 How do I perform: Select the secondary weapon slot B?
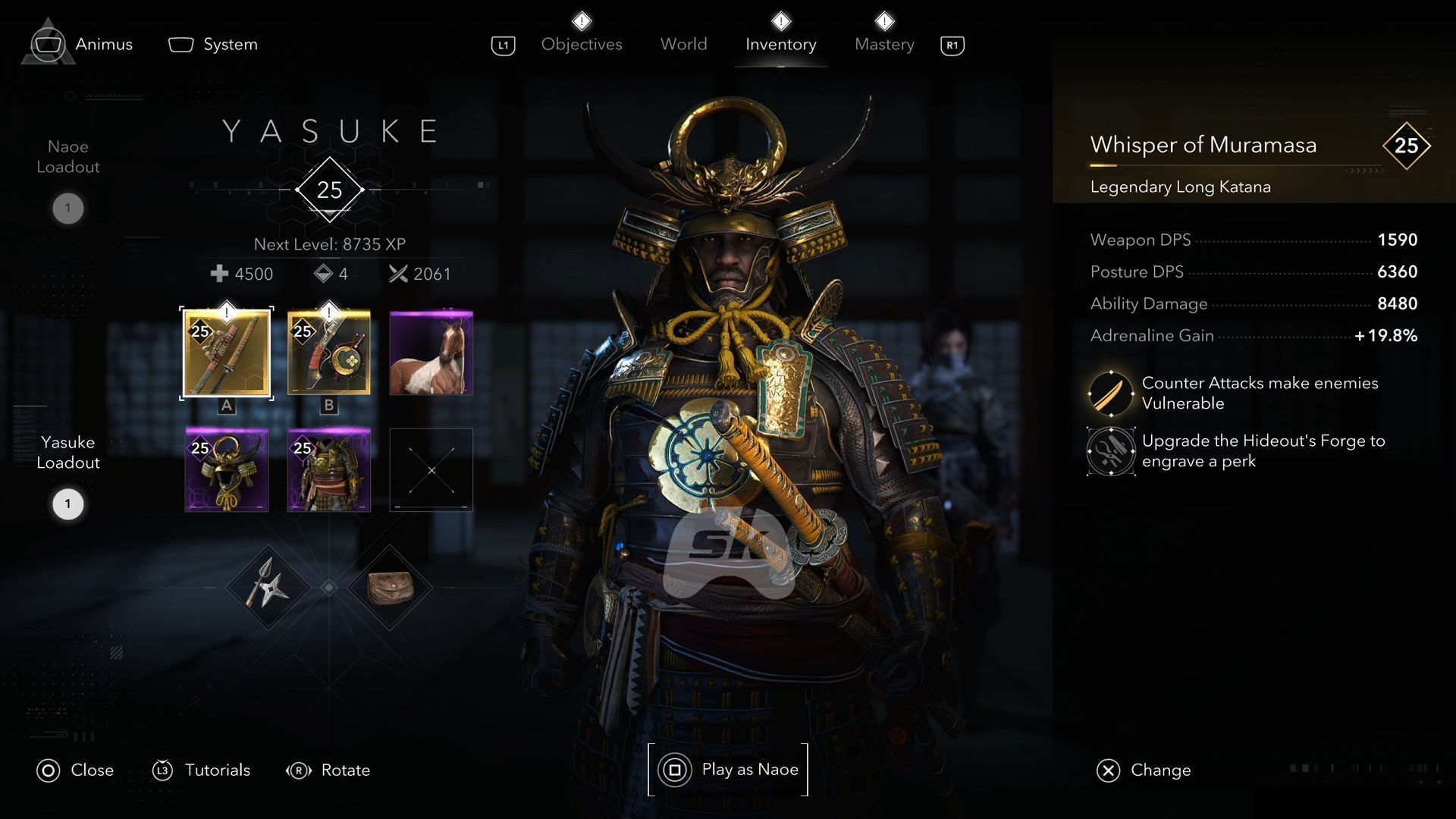click(x=329, y=353)
